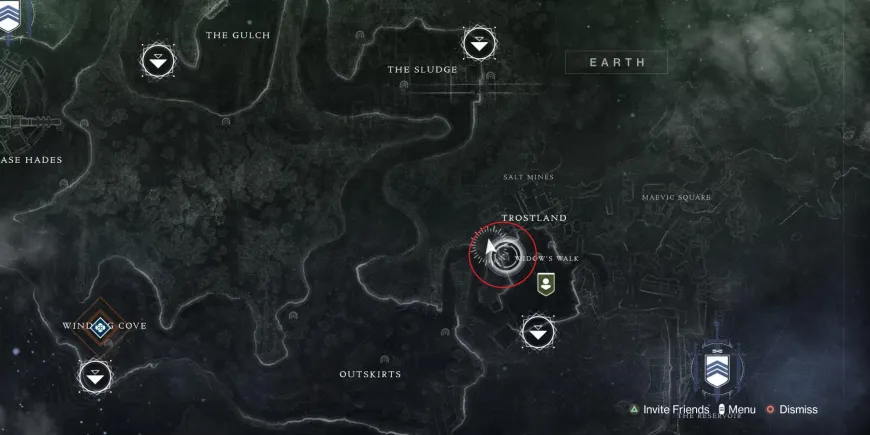The height and width of the screenshot is (435, 870).
Task: Select The Sludge landing zone marker
Action: click(x=478, y=43)
